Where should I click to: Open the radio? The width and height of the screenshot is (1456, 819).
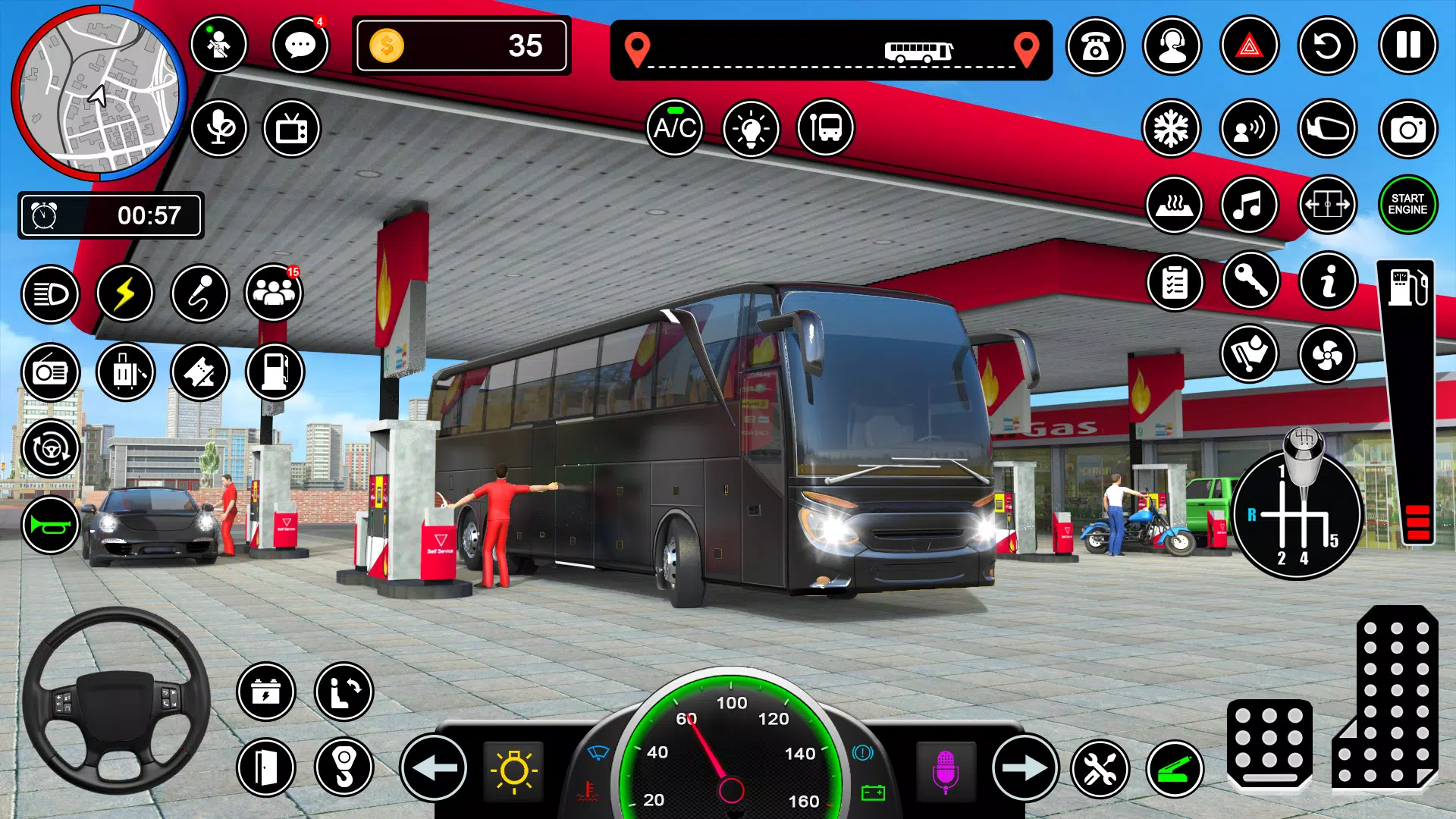[49, 372]
